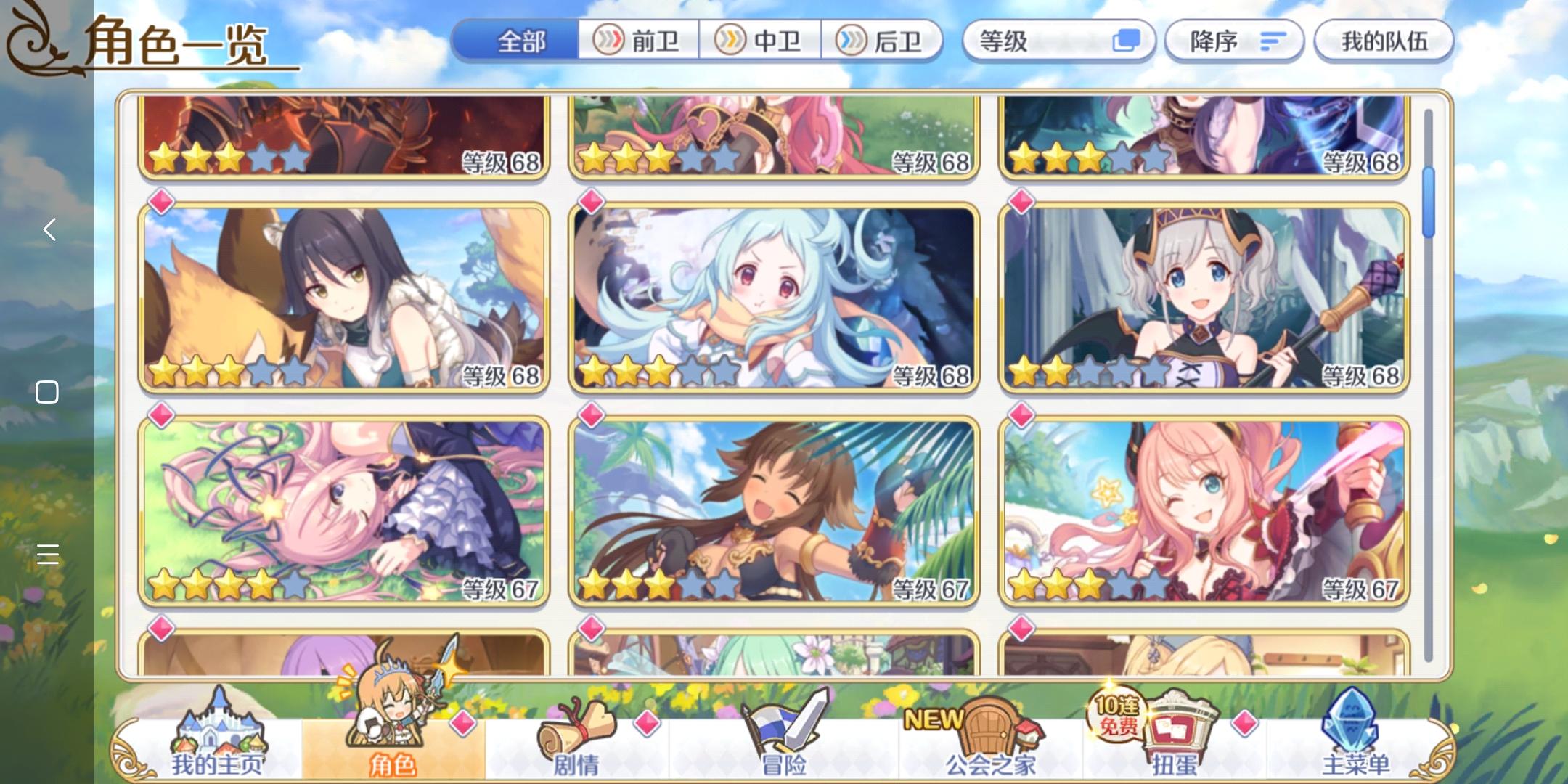Open 我的队伍 my teams
1568x784 pixels.
point(1384,41)
